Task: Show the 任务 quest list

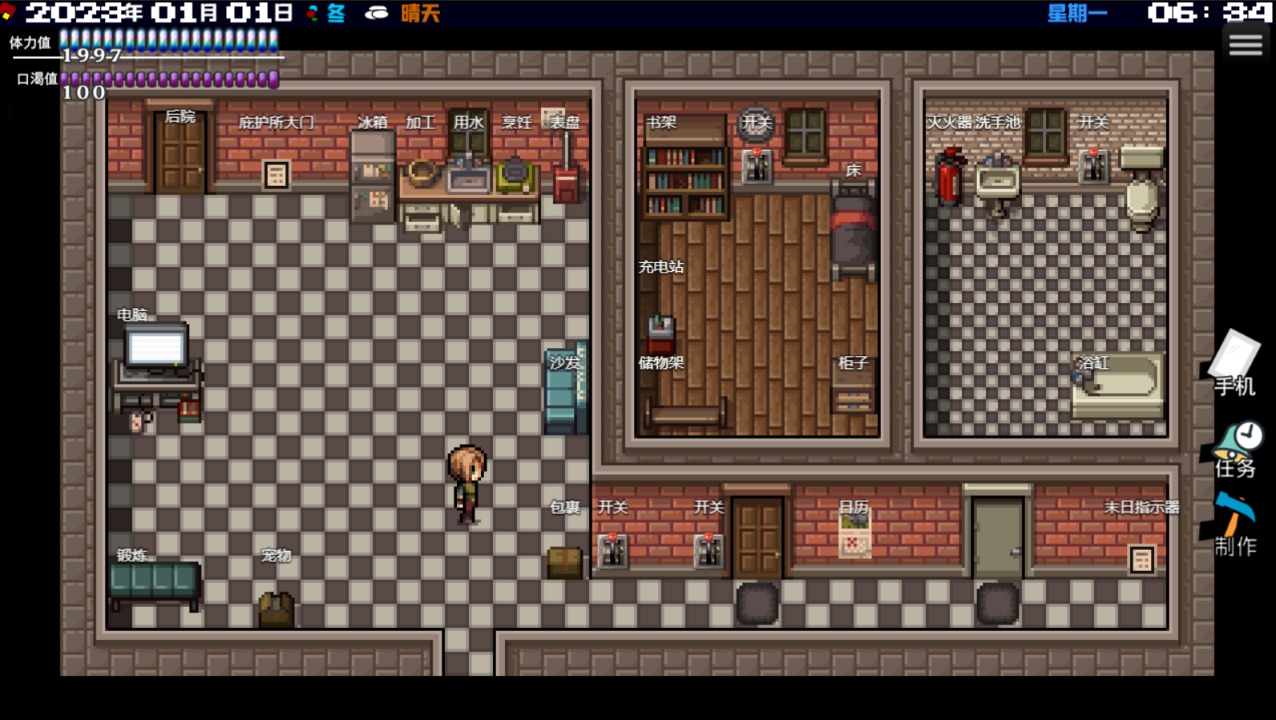Action: (1236, 448)
